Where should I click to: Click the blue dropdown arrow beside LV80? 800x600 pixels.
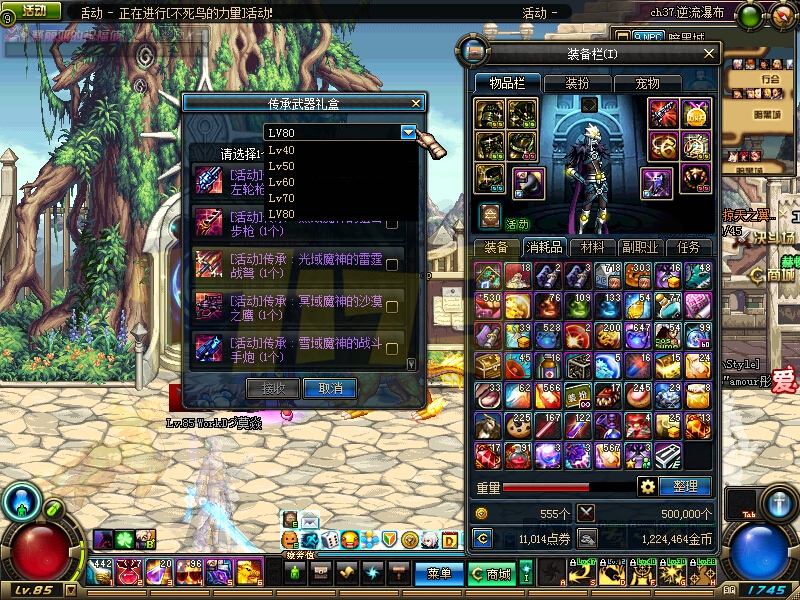408,132
